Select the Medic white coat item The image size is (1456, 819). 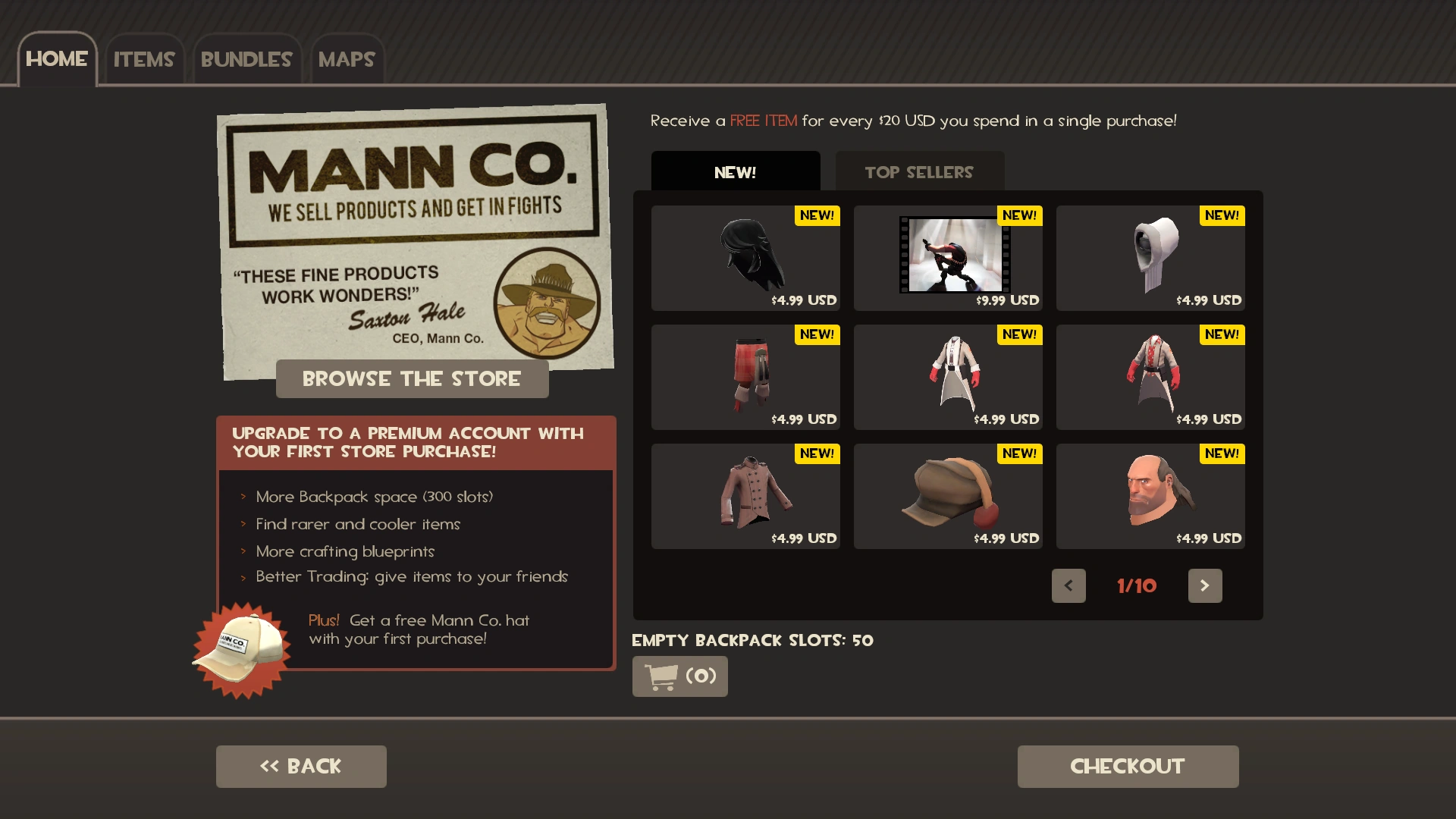click(x=948, y=375)
